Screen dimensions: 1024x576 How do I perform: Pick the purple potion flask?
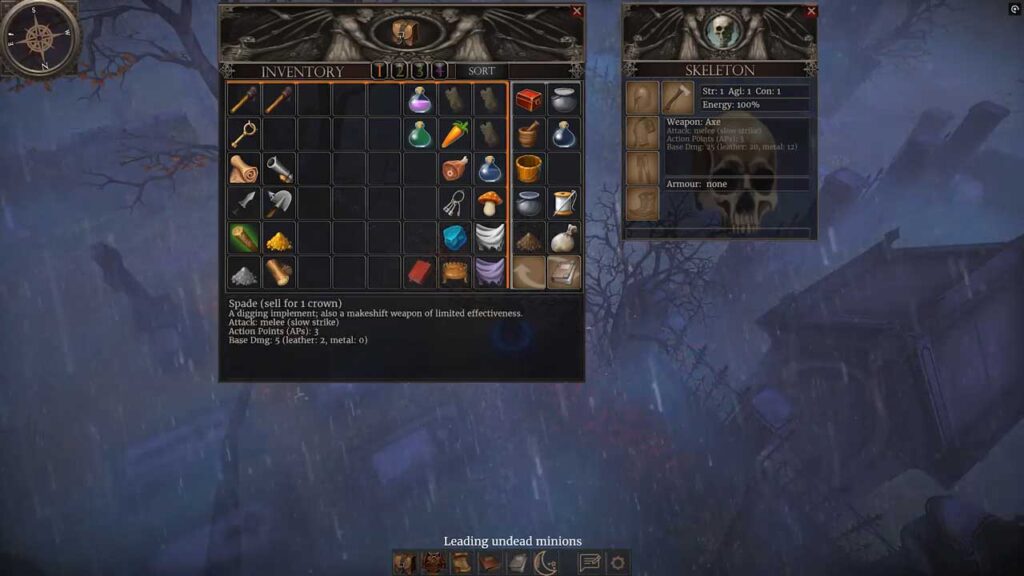tap(420, 100)
